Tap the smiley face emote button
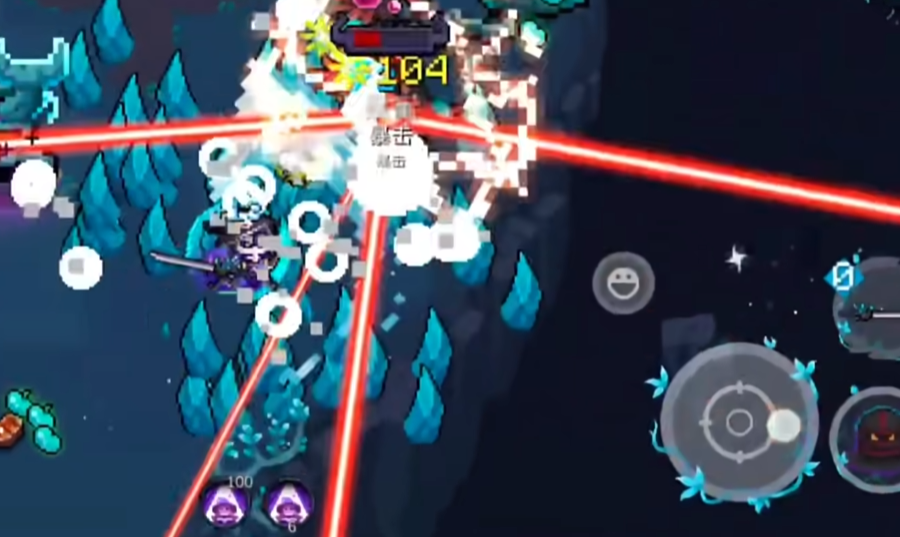 click(623, 283)
